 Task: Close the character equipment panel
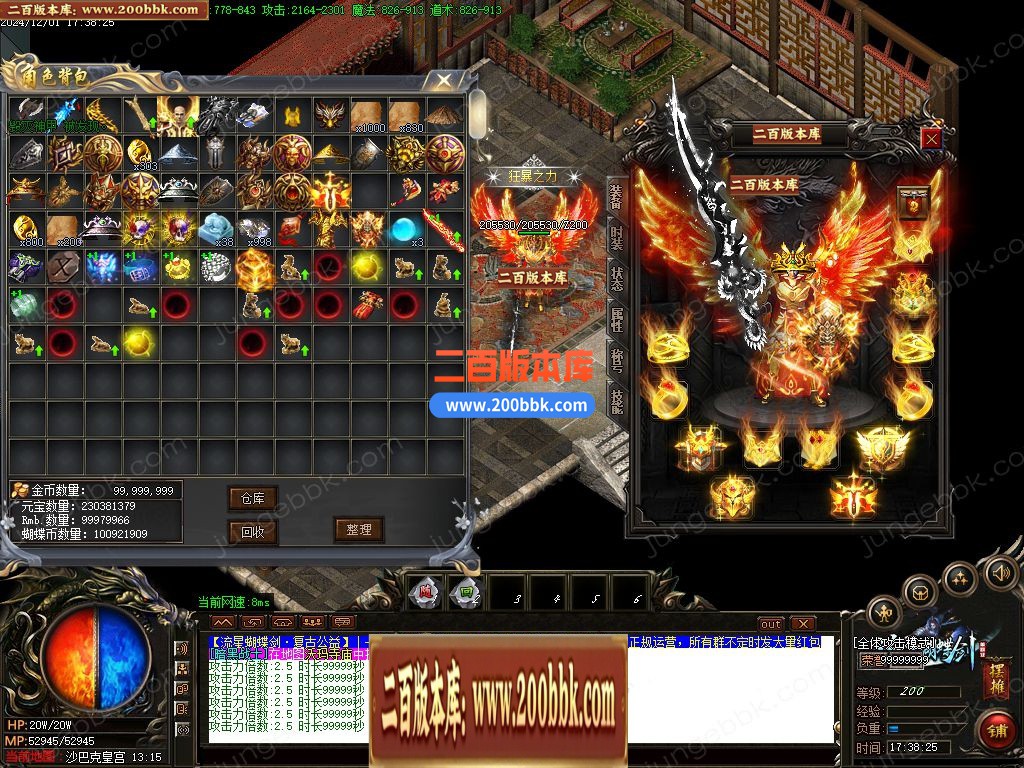[x=932, y=139]
